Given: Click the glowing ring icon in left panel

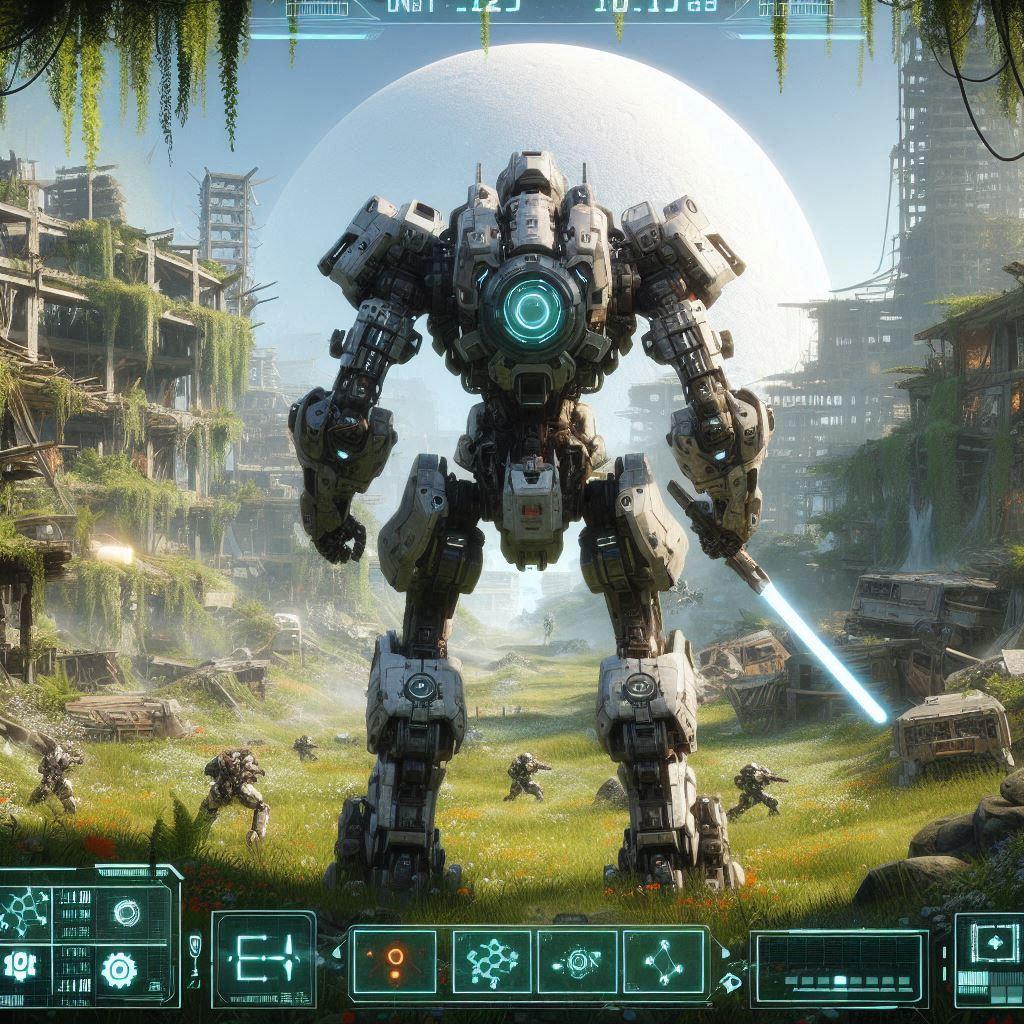Looking at the screenshot, I should [127, 911].
